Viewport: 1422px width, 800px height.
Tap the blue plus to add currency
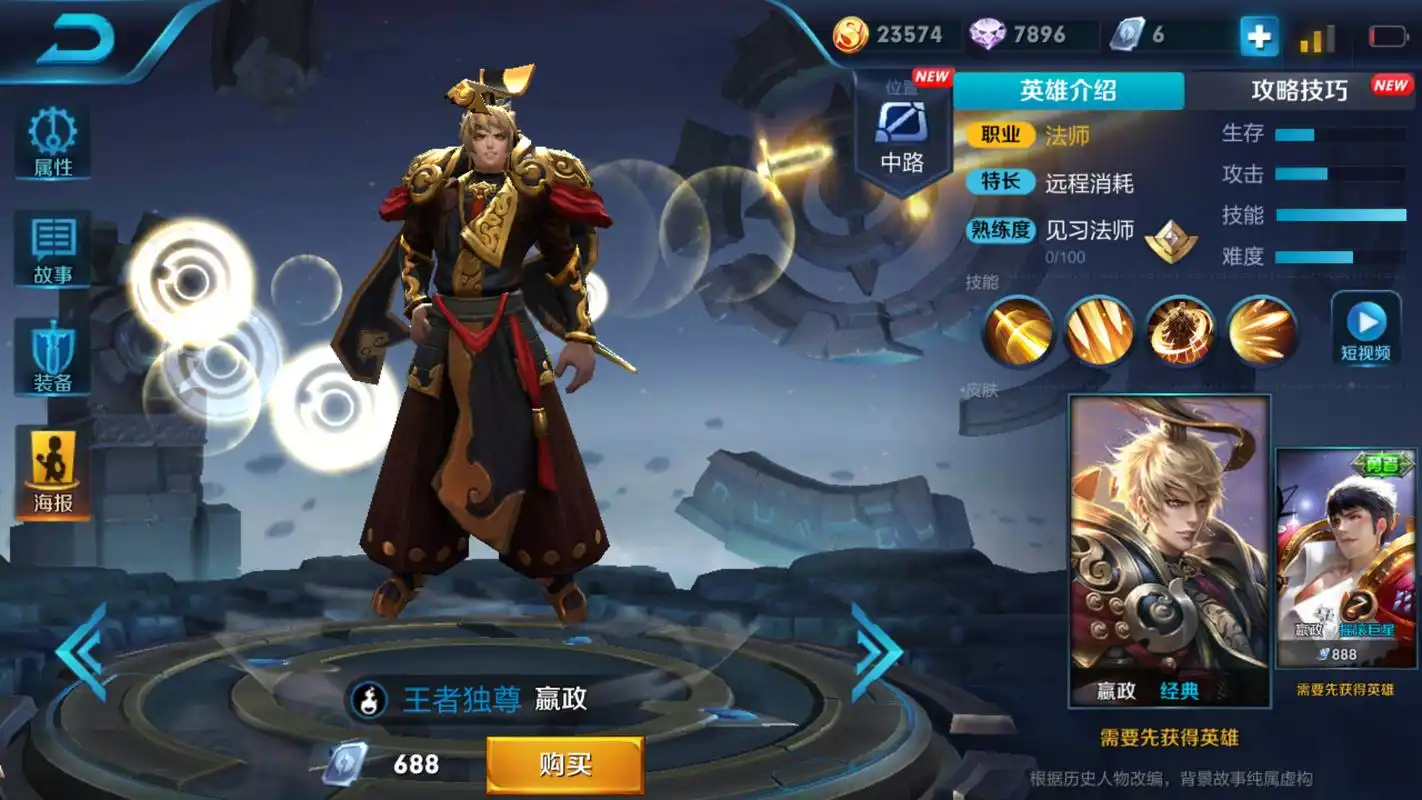pyautogui.click(x=1258, y=35)
